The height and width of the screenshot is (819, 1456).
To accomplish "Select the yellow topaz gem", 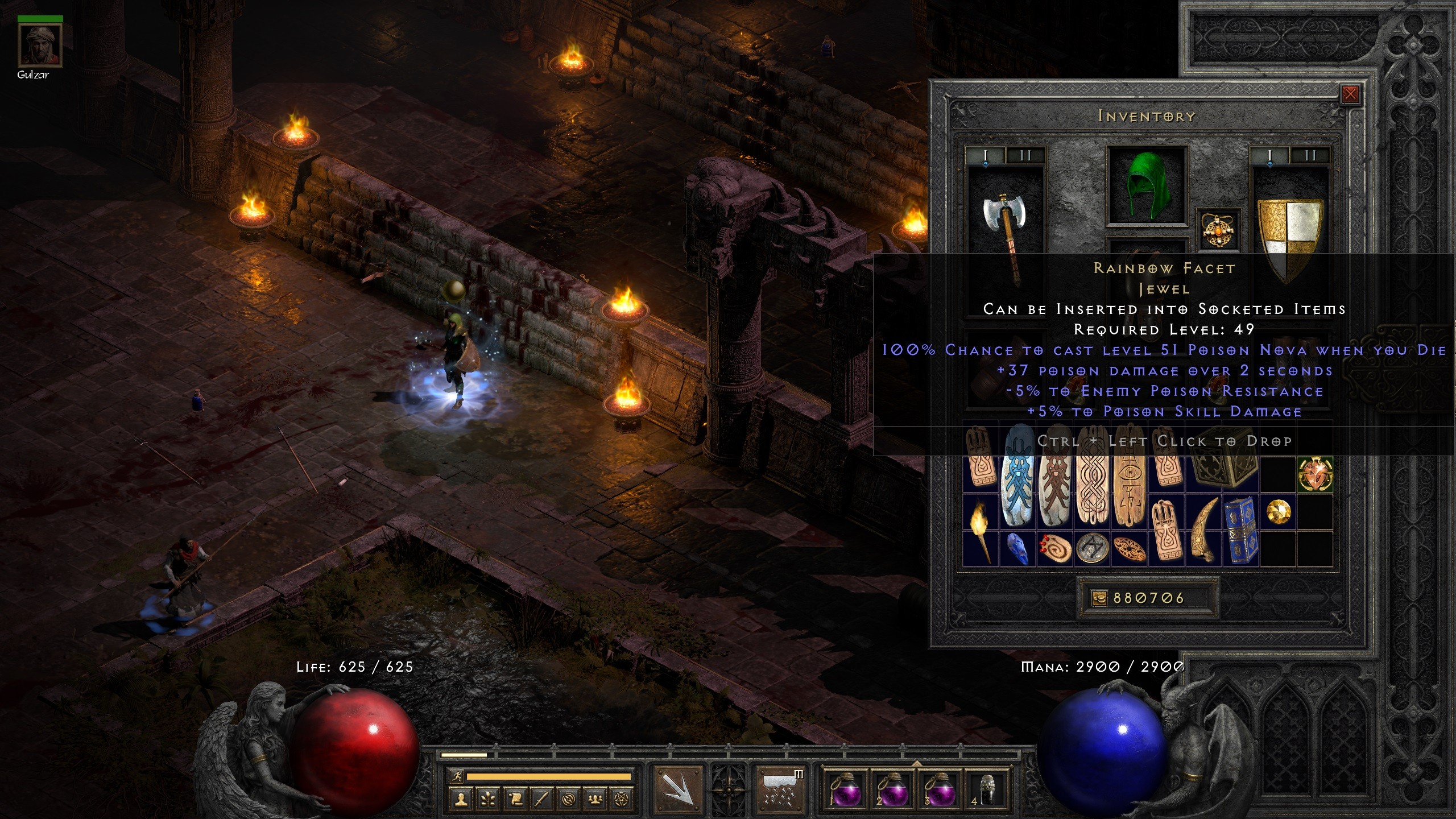I will click(x=1279, y=512).
